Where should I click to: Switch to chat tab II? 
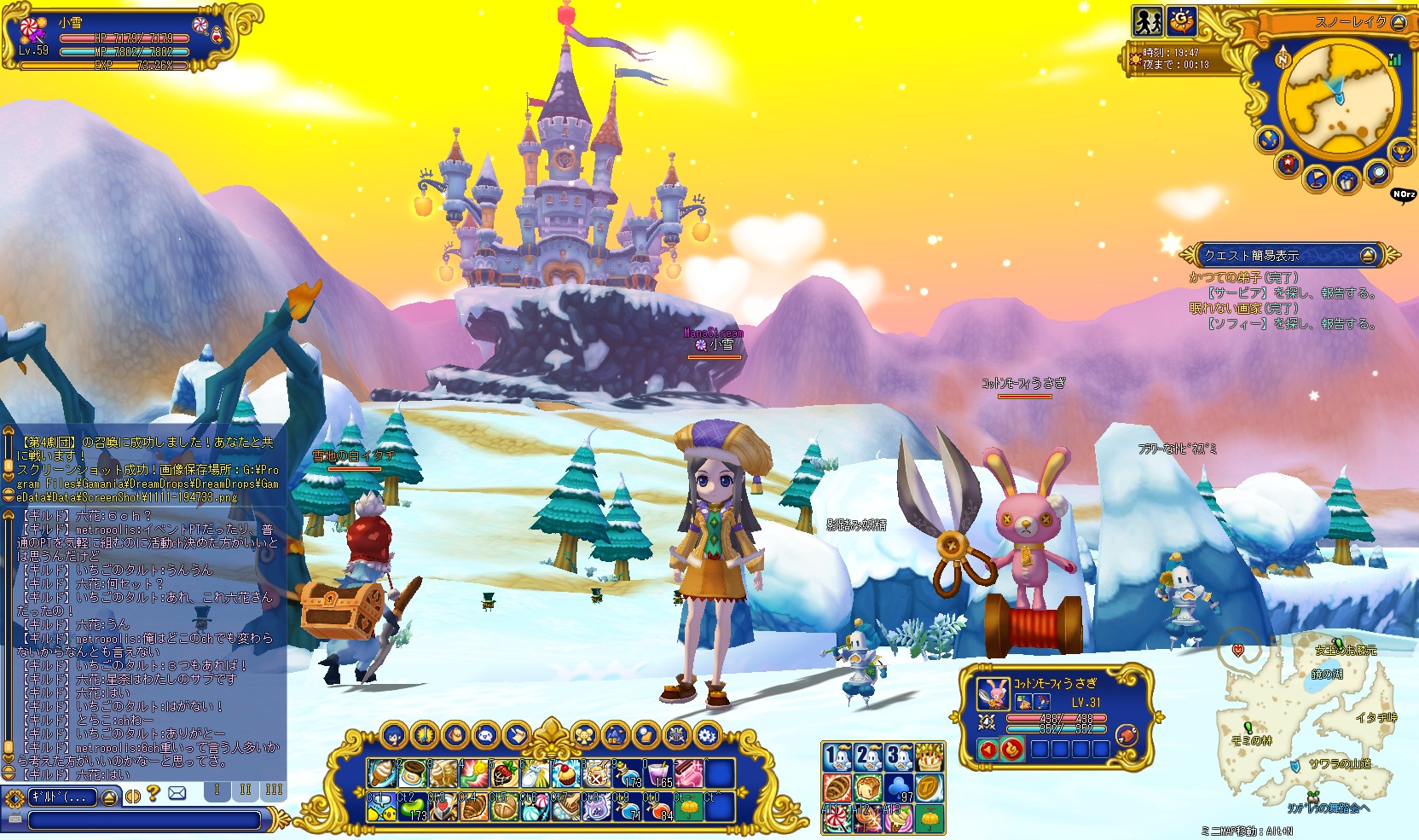[246, 791]
